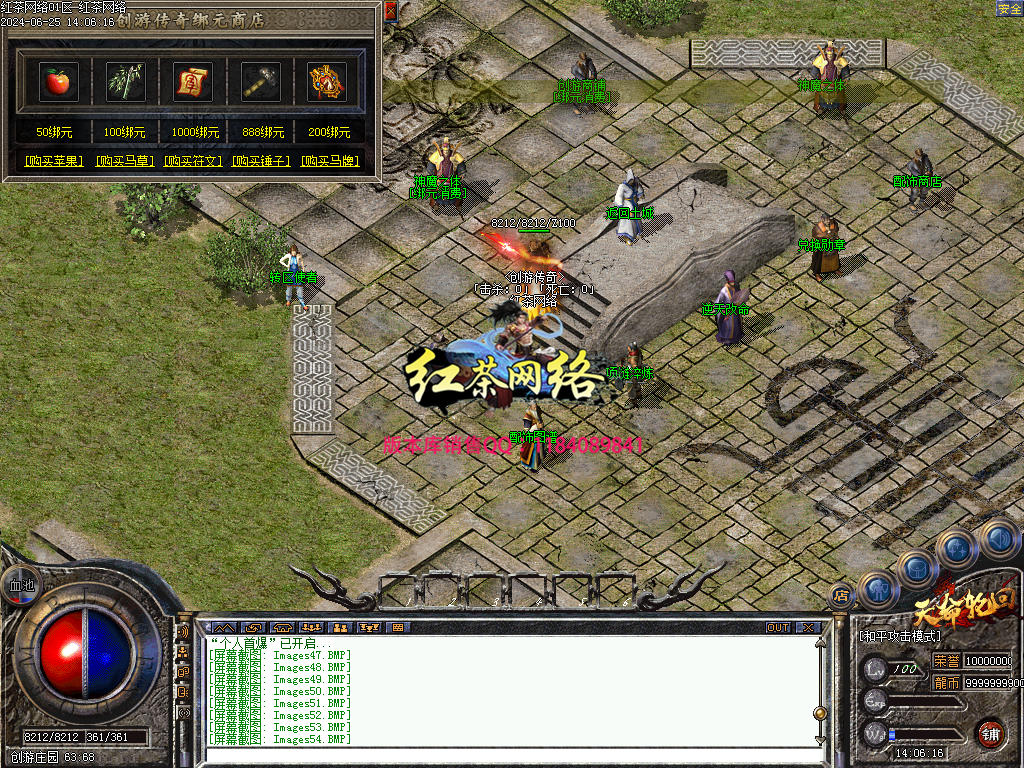This screenshot has width=1024, height=768.
Task: Choose the 购买符文 purchase link
Action: click(193, 161)
